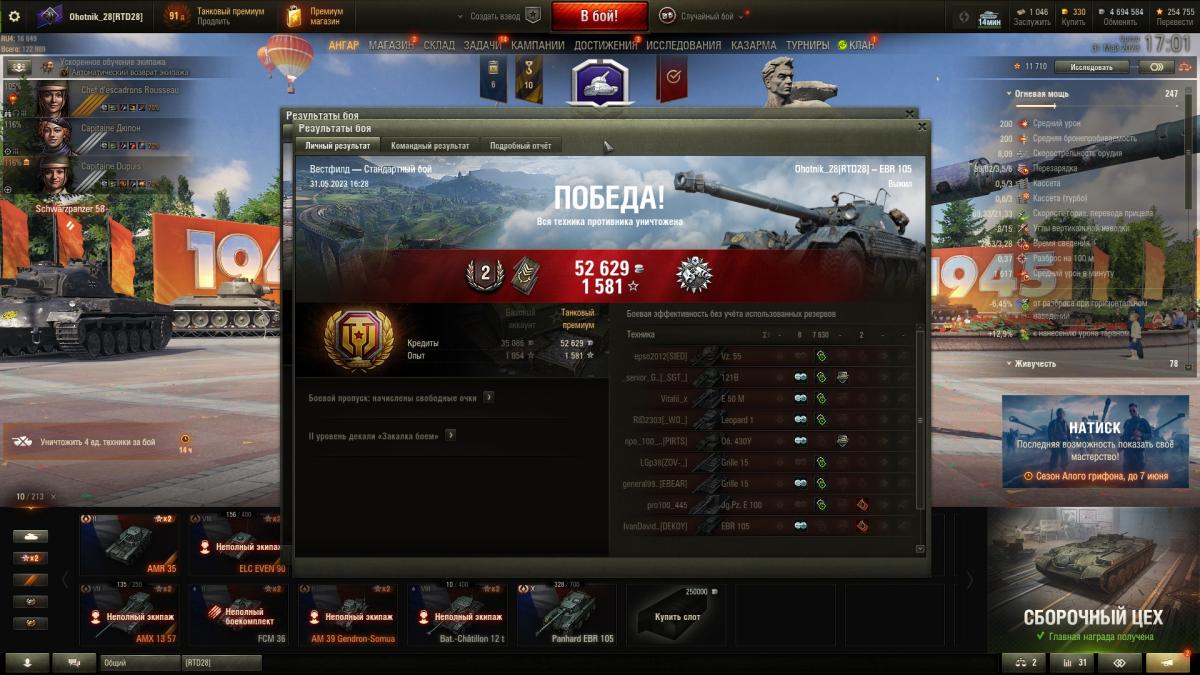This screenshot has height=675, width=1200.
Task: Go to the СКЛАД section
Action: pos(439,45)
